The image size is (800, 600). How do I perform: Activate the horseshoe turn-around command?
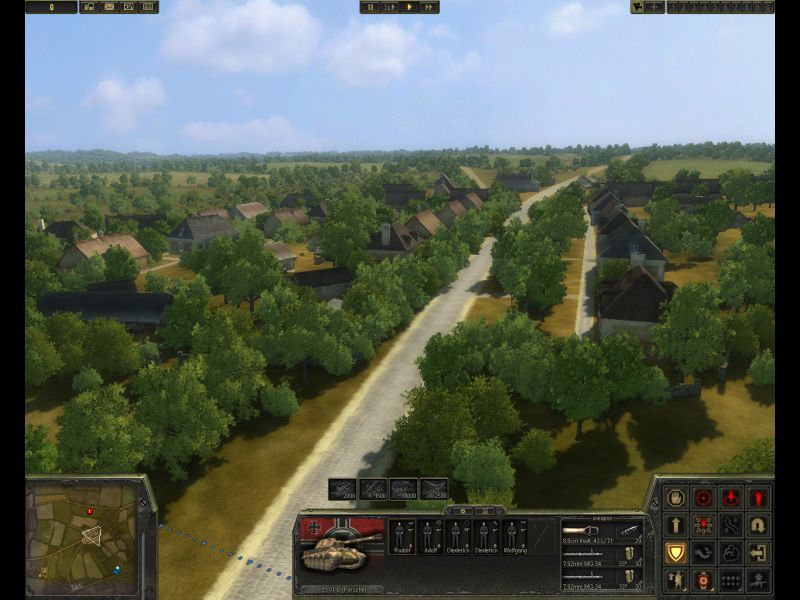pyautogui.click(x=759, y=525)
